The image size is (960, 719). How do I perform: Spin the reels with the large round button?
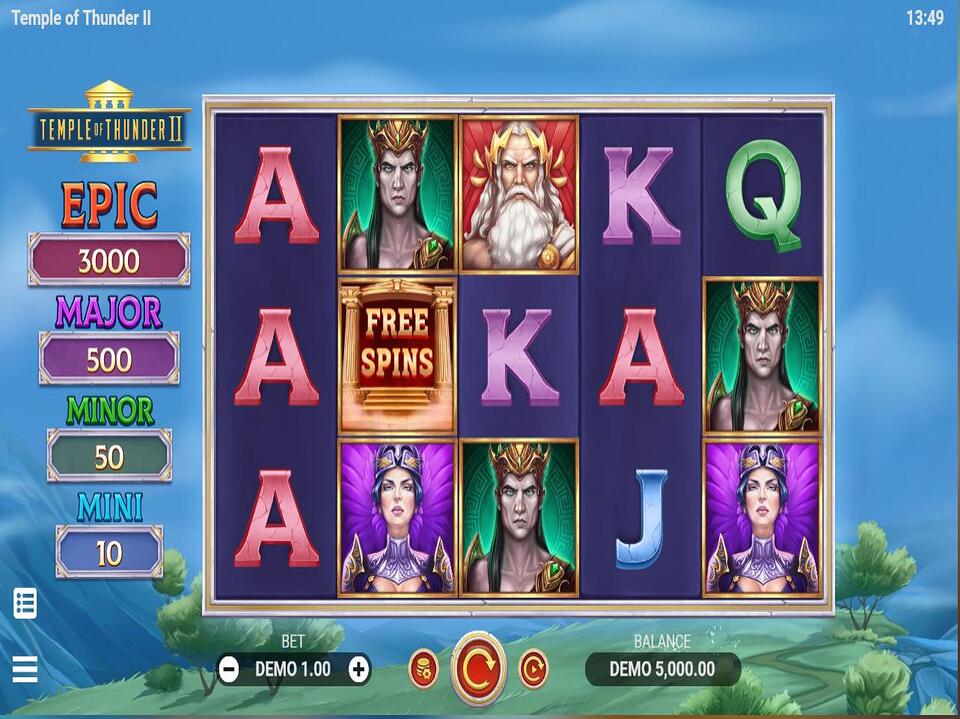click(x=479, y=668)
